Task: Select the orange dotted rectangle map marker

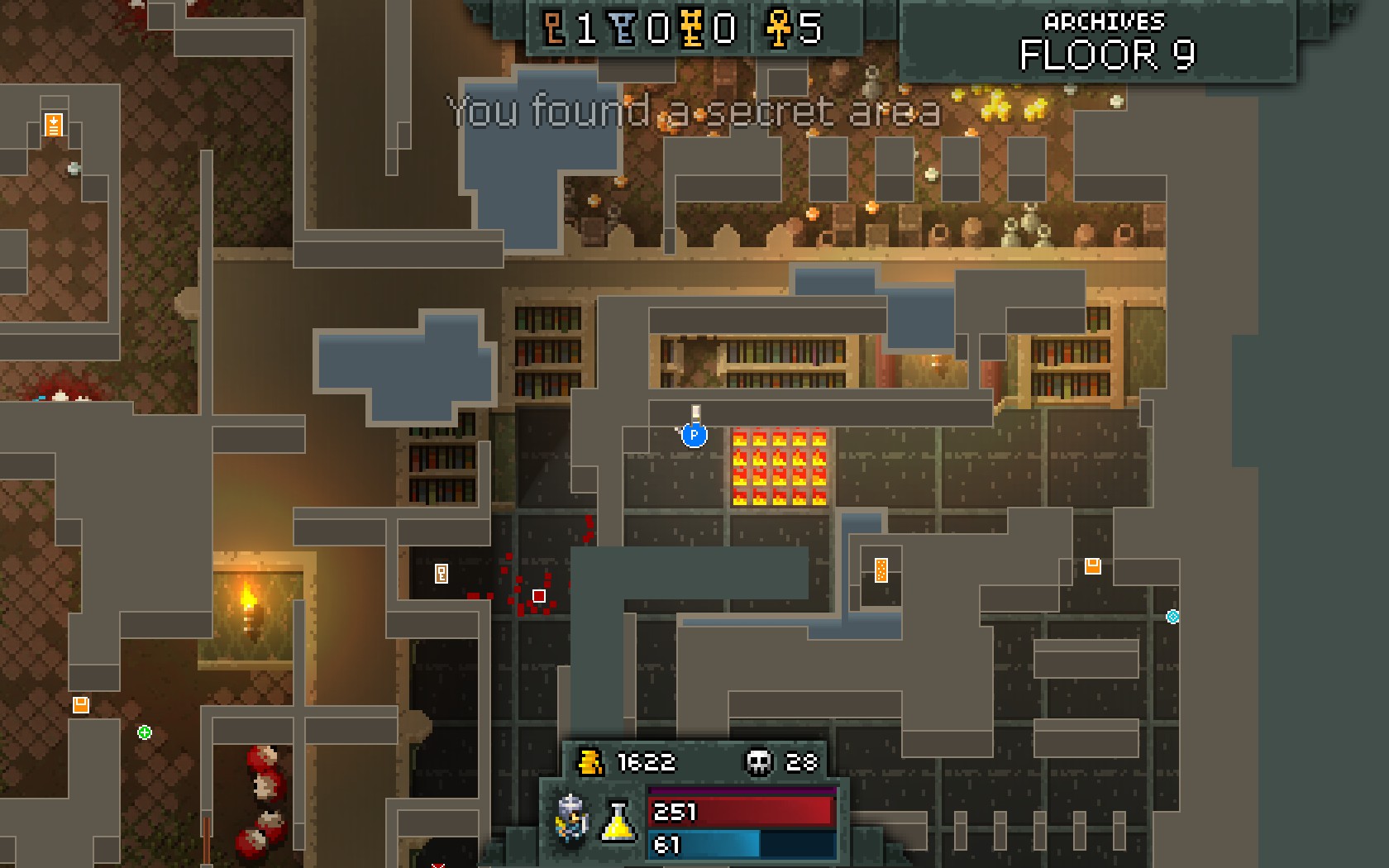Action: click(881, 570)
